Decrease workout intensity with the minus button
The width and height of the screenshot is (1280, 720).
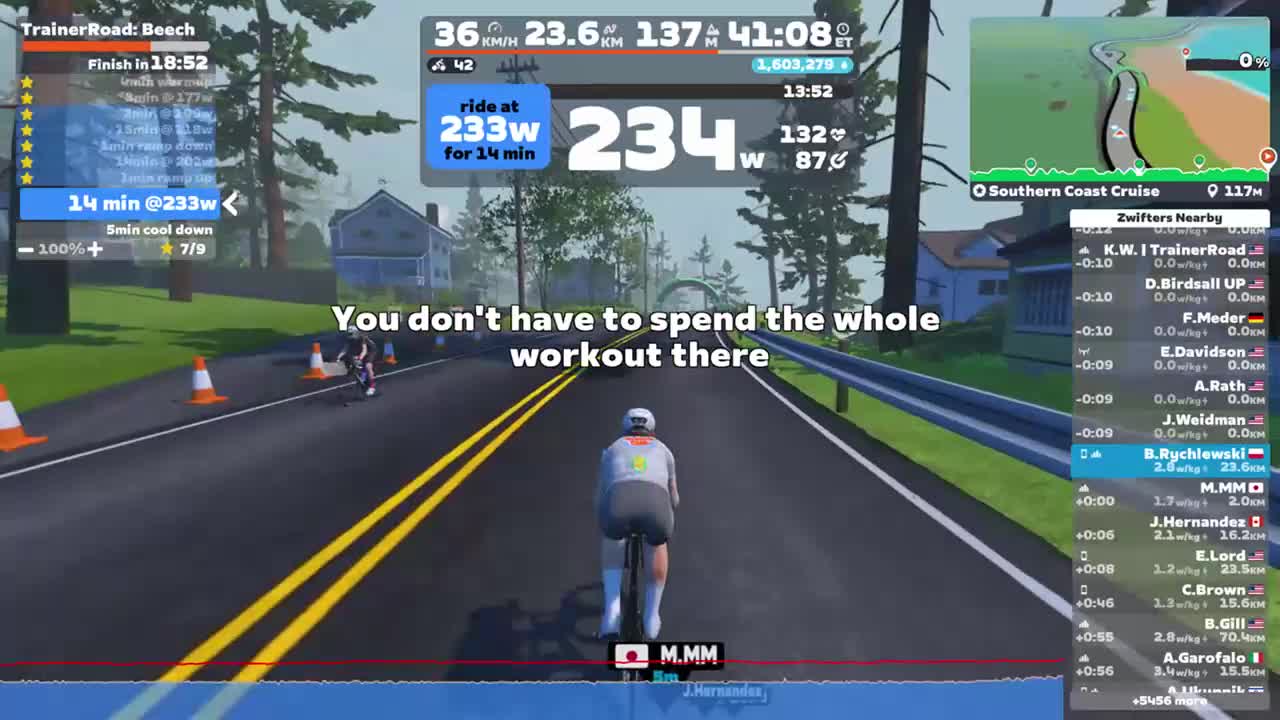[26, 248]
